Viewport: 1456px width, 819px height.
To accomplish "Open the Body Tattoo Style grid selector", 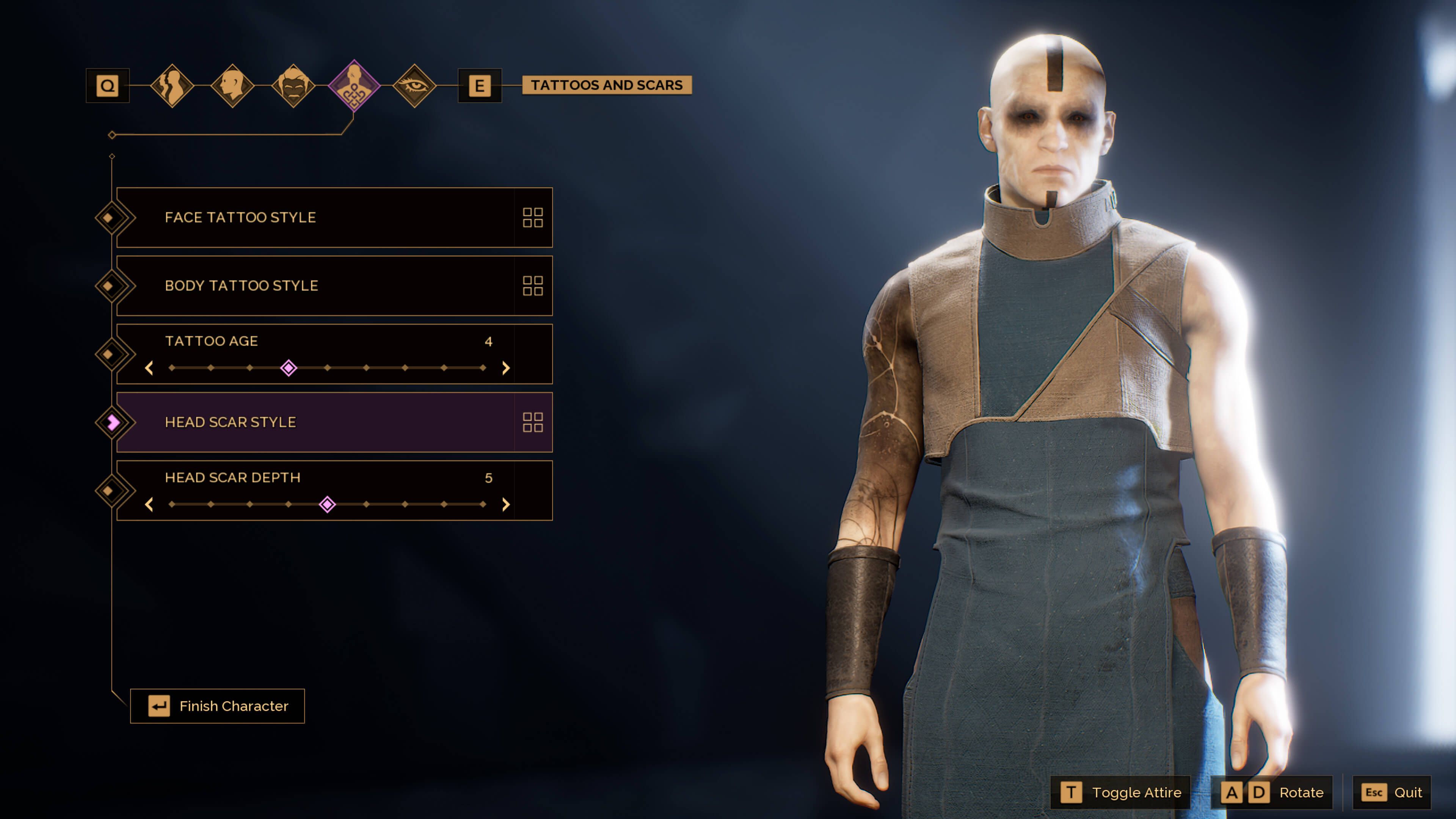I will (533, 286).
